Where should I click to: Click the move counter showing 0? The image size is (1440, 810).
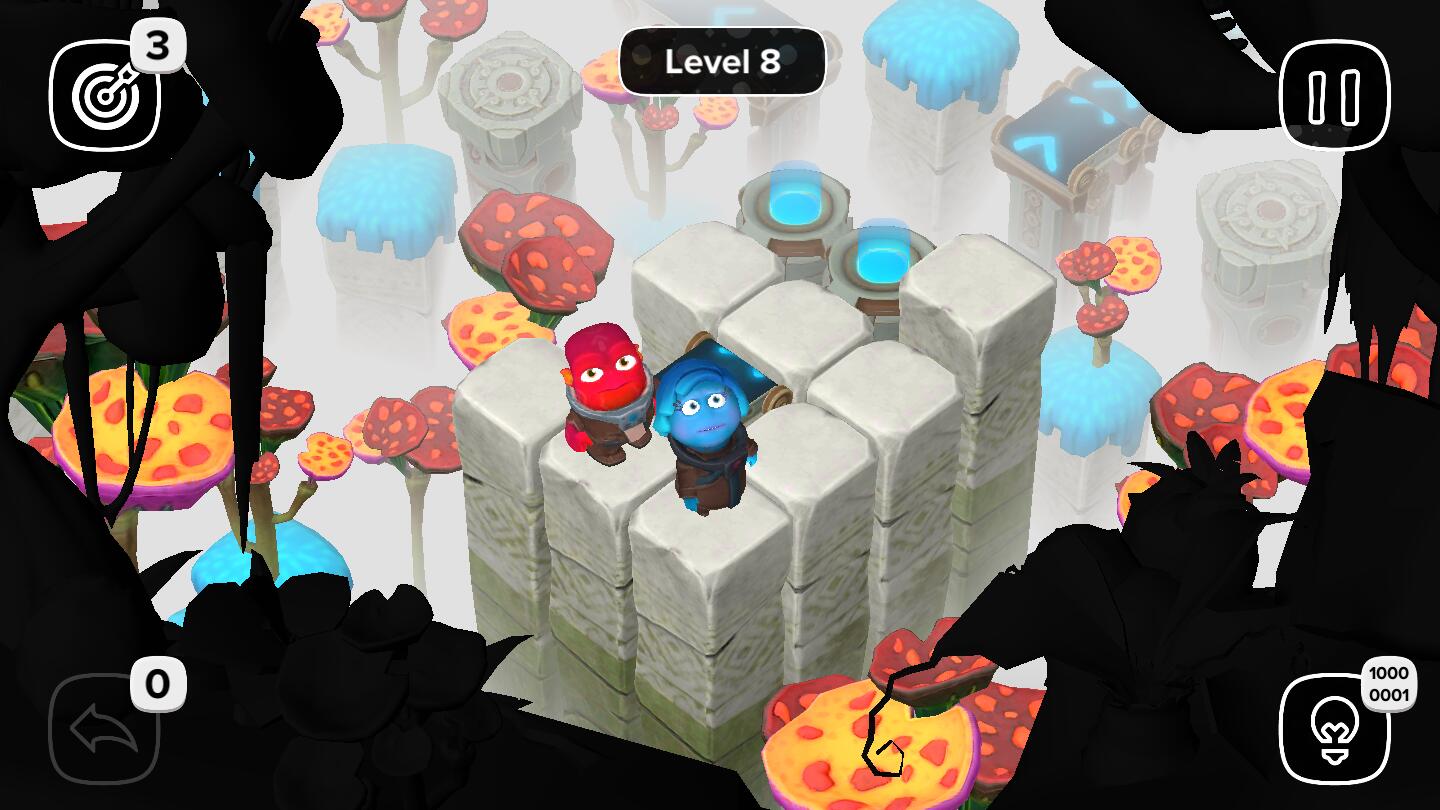pos(158,685)
